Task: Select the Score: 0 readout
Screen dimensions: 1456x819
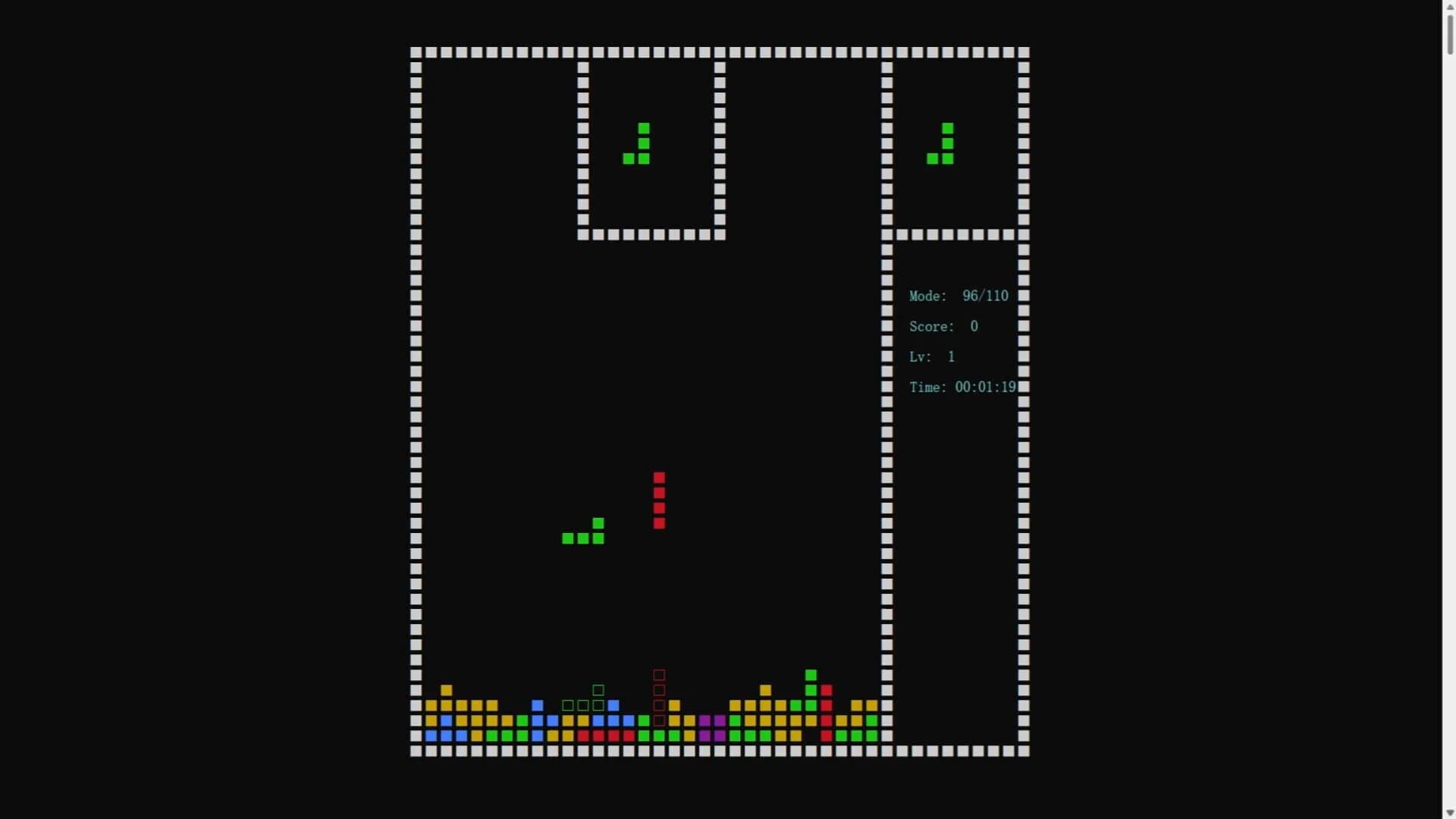Action: click(x=943, y=326)
